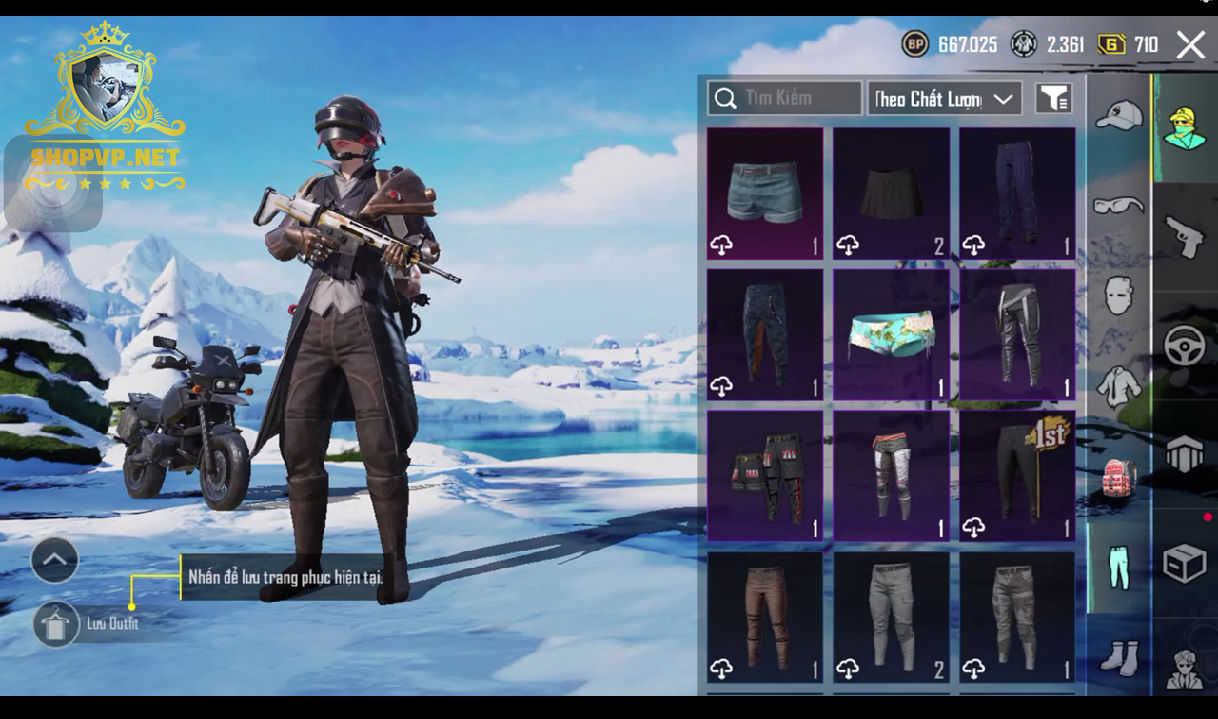Screen dimensions: 1218x719
Task: Open the filter funnel button
Action: [1053, 98]
